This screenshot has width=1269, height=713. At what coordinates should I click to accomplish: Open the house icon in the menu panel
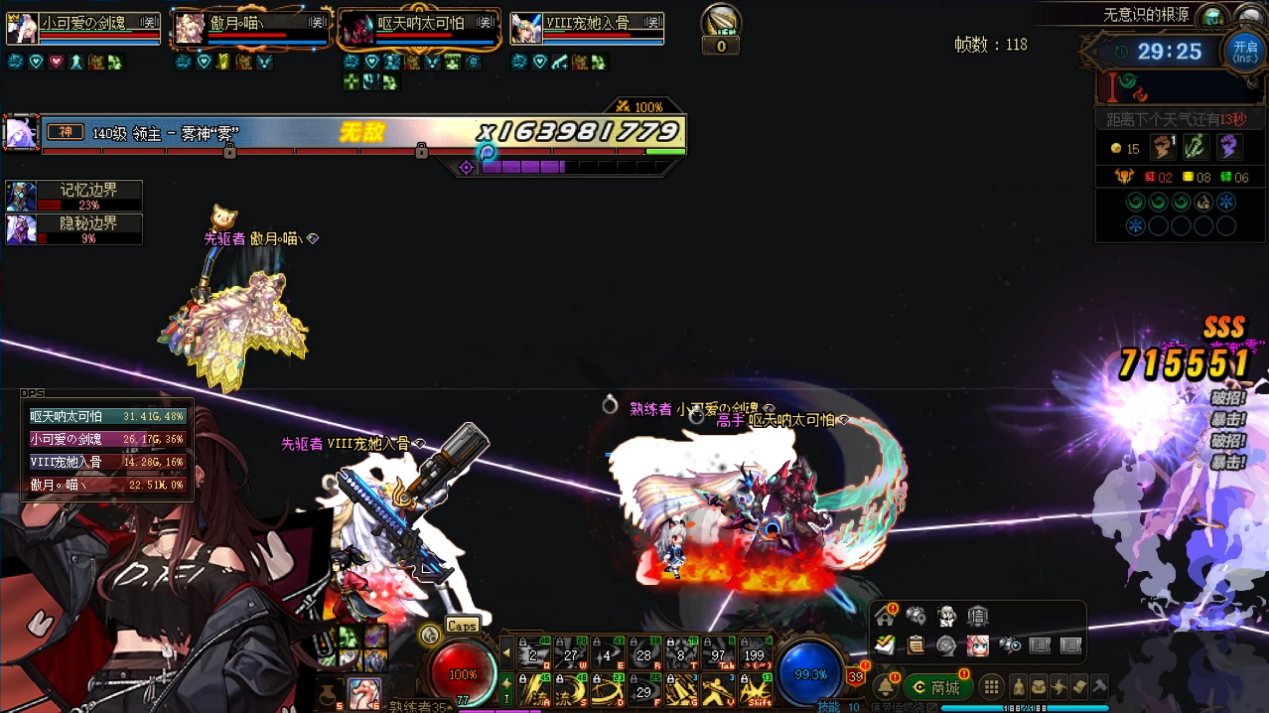885,617
